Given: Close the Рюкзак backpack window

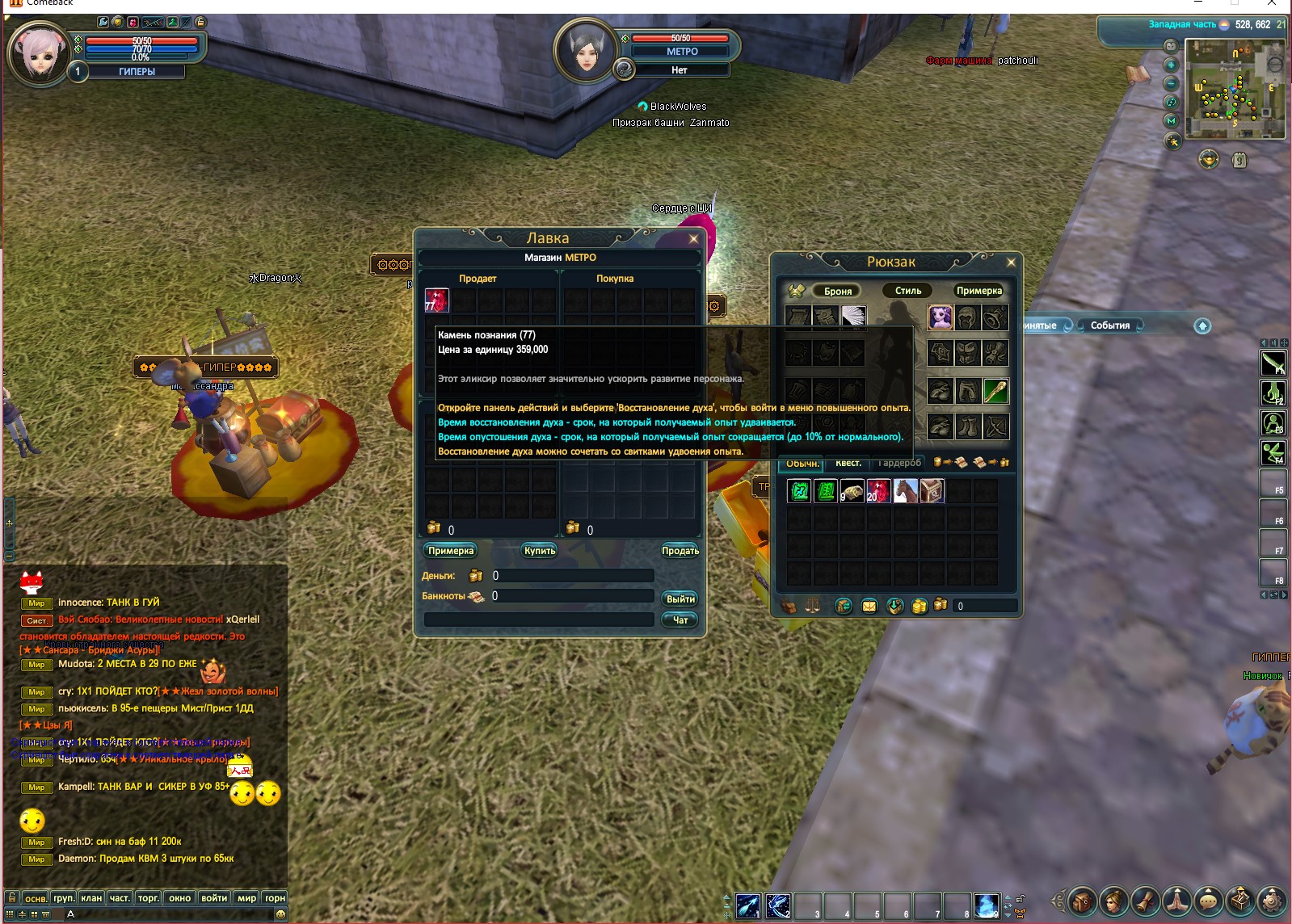Looking at the screenshot, I should click(x=1011, y=262).
